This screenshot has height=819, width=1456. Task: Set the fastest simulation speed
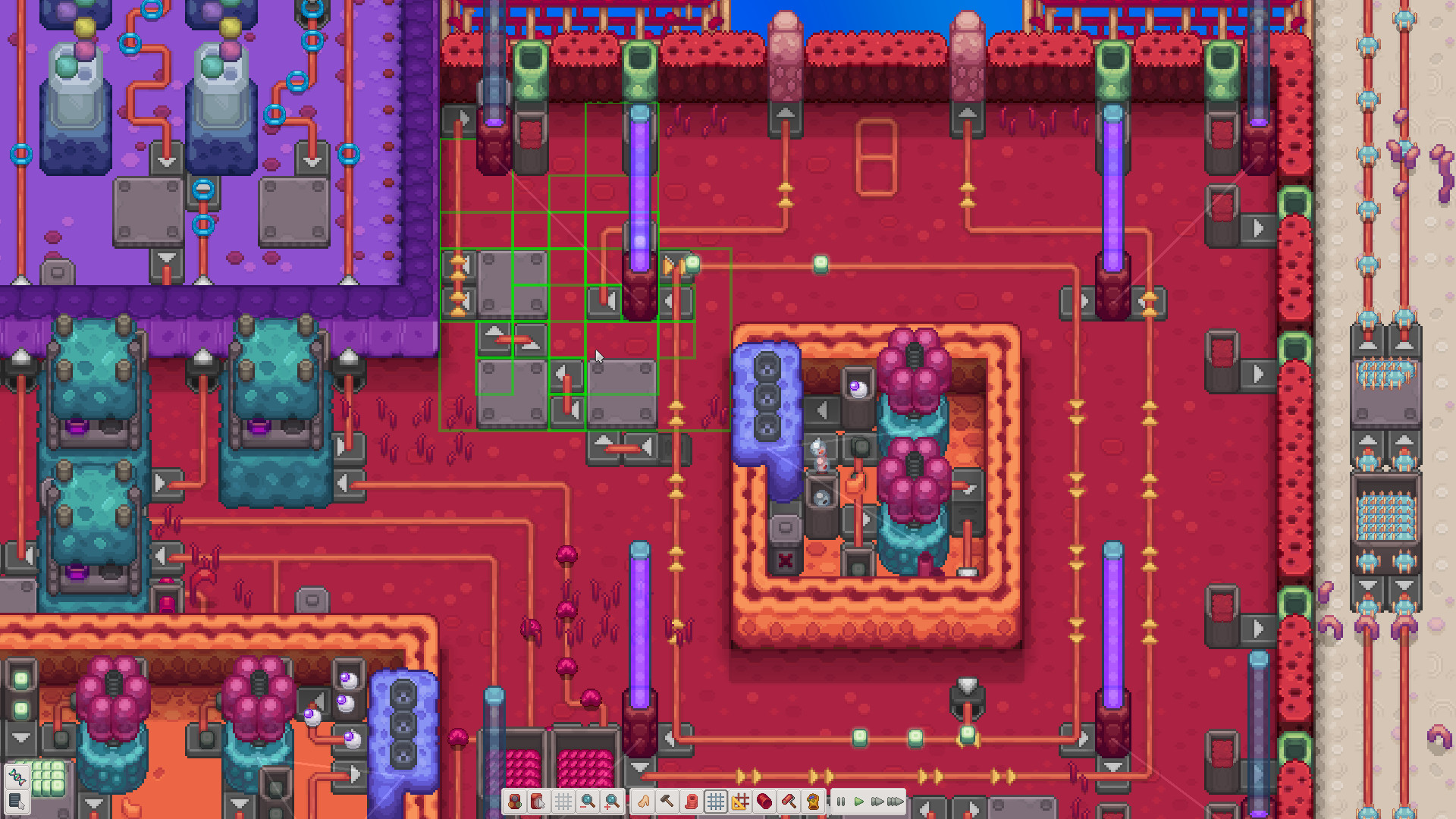[895, 800]
